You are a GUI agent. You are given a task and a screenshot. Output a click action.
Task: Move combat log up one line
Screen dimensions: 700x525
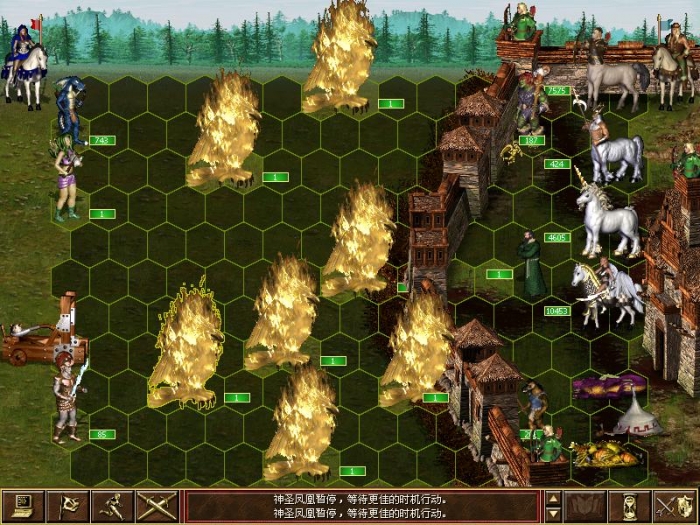(553, 498)
